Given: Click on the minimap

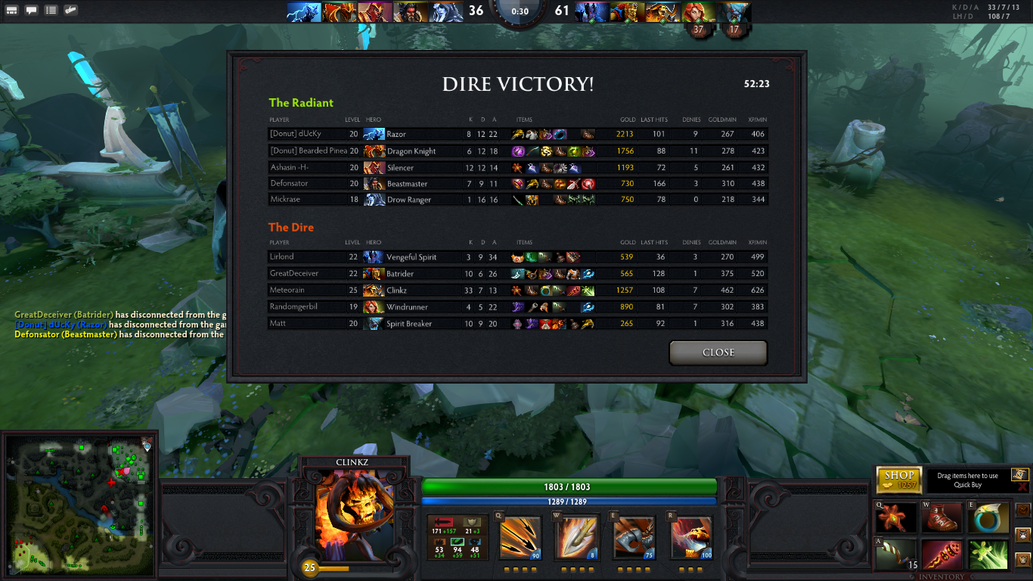Looking at the screenshot, I should click(80, 504).
